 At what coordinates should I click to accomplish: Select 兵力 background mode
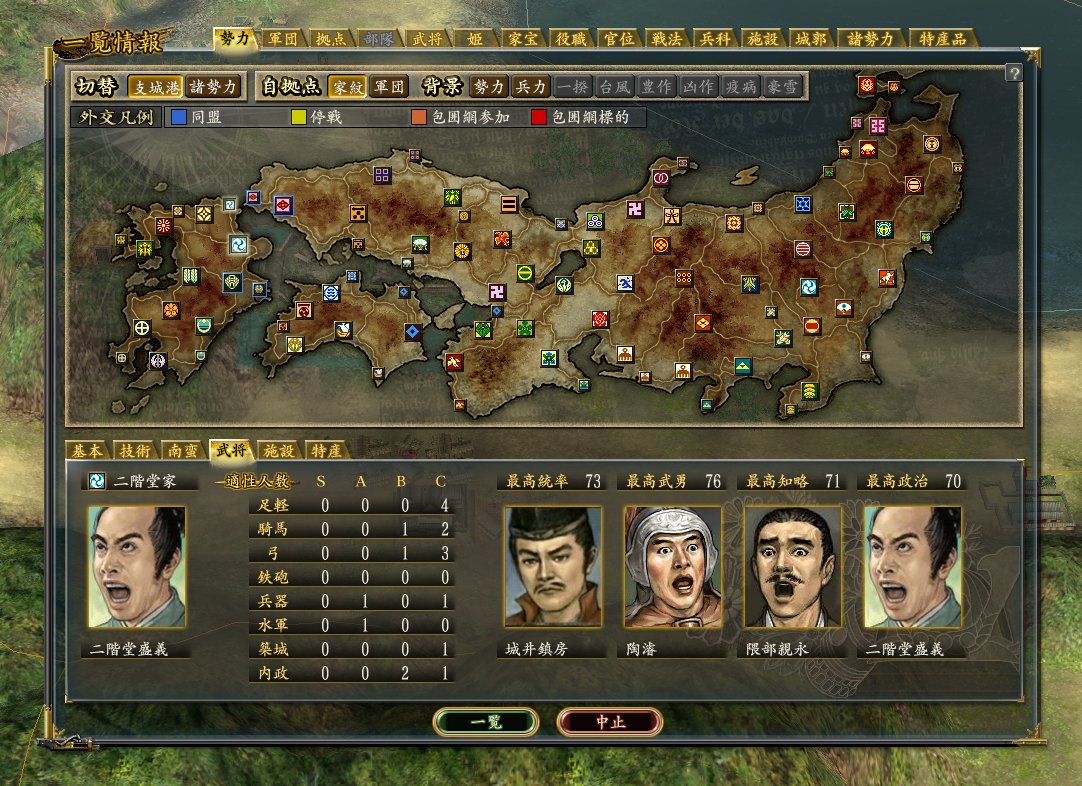(530, 86)
